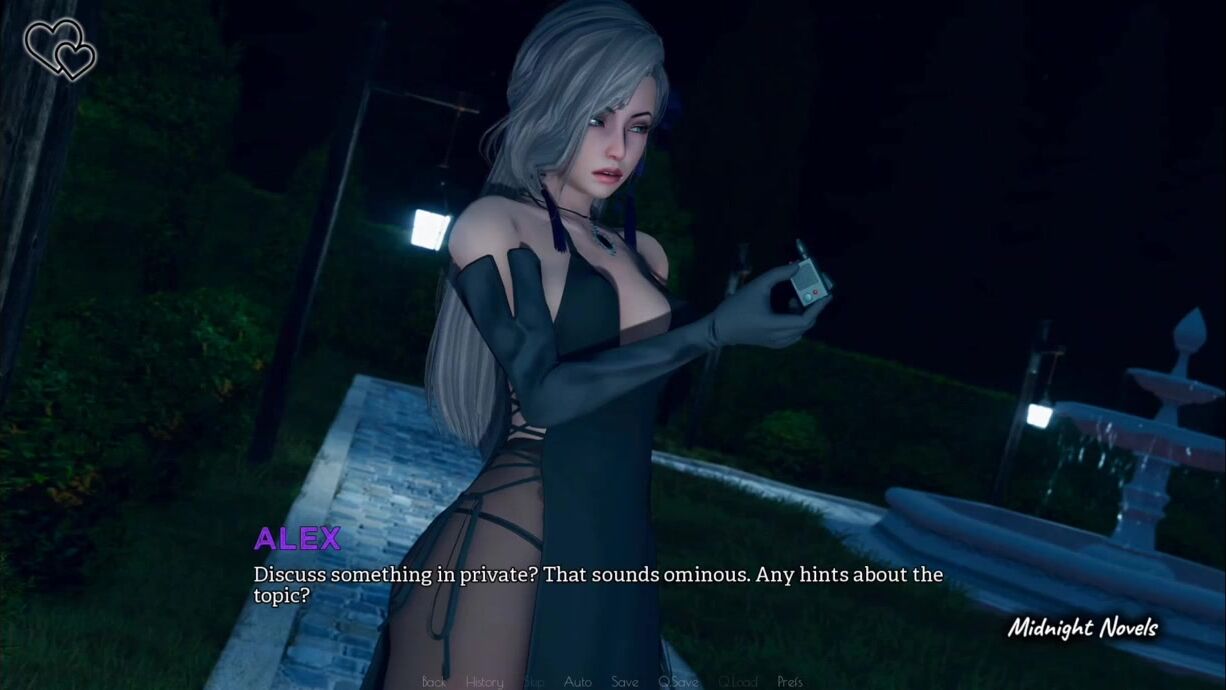Enable Auto advance for dialogue
Screen dimensions: 1226x690
pos(578,682)
